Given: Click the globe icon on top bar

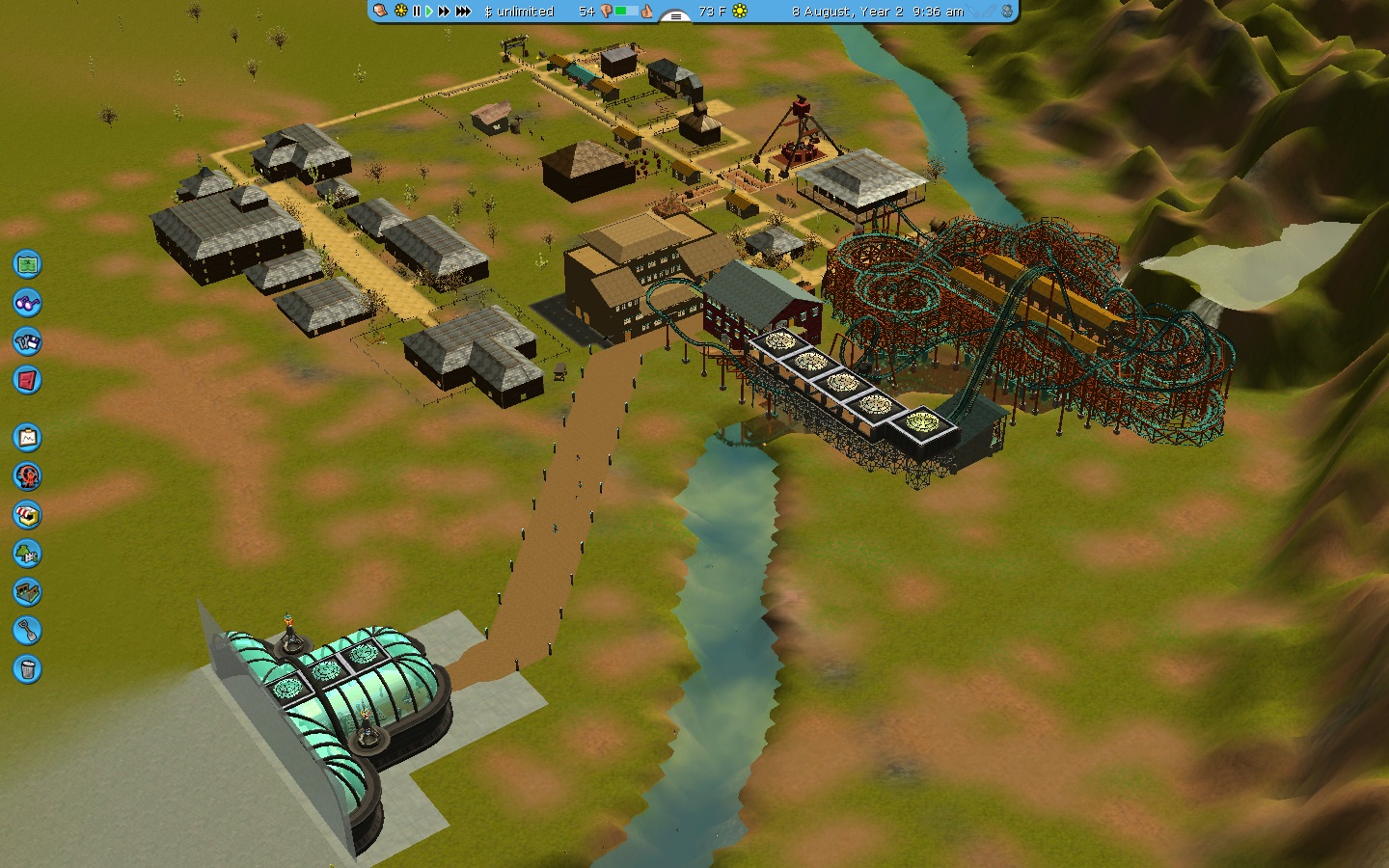Looking at the screenshot, I should pyautogui.click(x=1007, y=12).
